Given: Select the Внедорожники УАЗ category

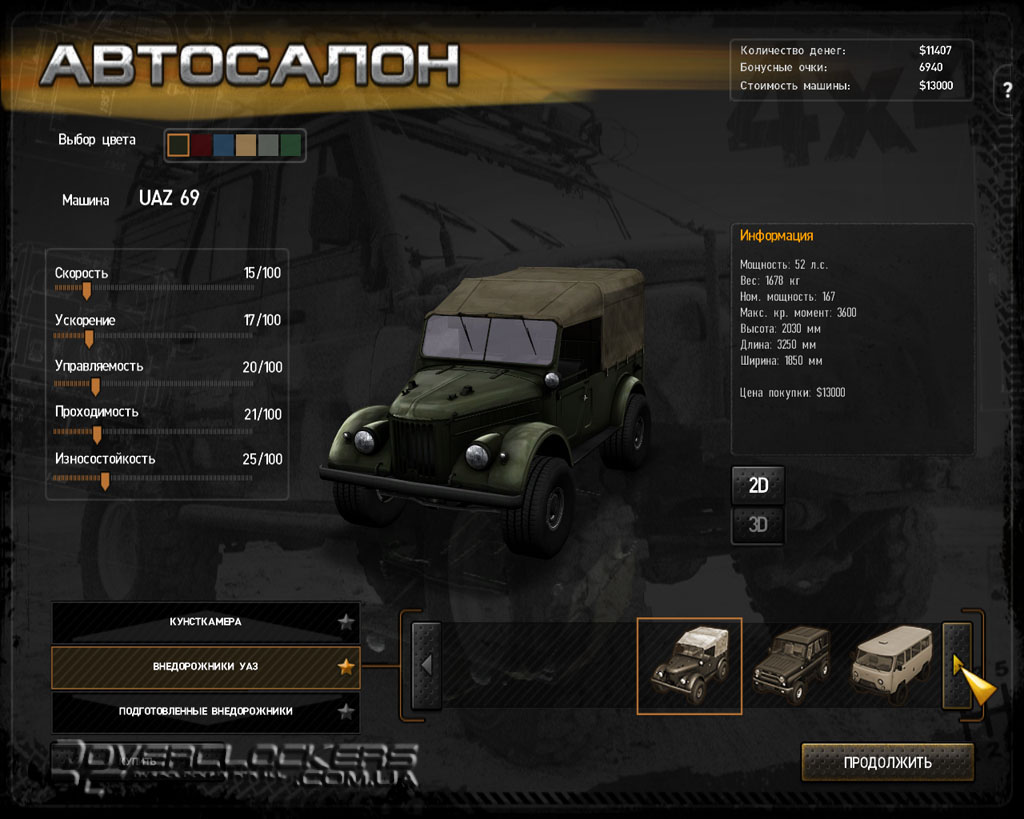Looking at the screenshot, I should 205,666.
